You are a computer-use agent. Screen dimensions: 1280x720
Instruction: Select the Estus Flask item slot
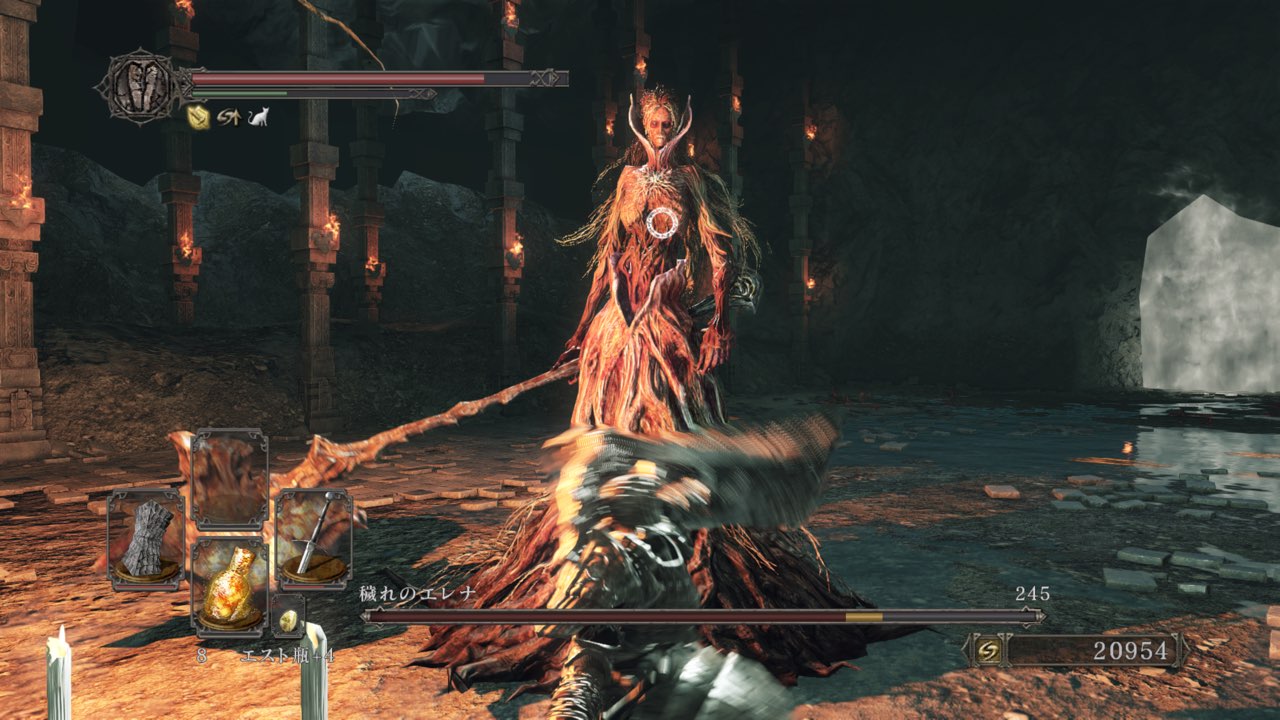(229, 583)
